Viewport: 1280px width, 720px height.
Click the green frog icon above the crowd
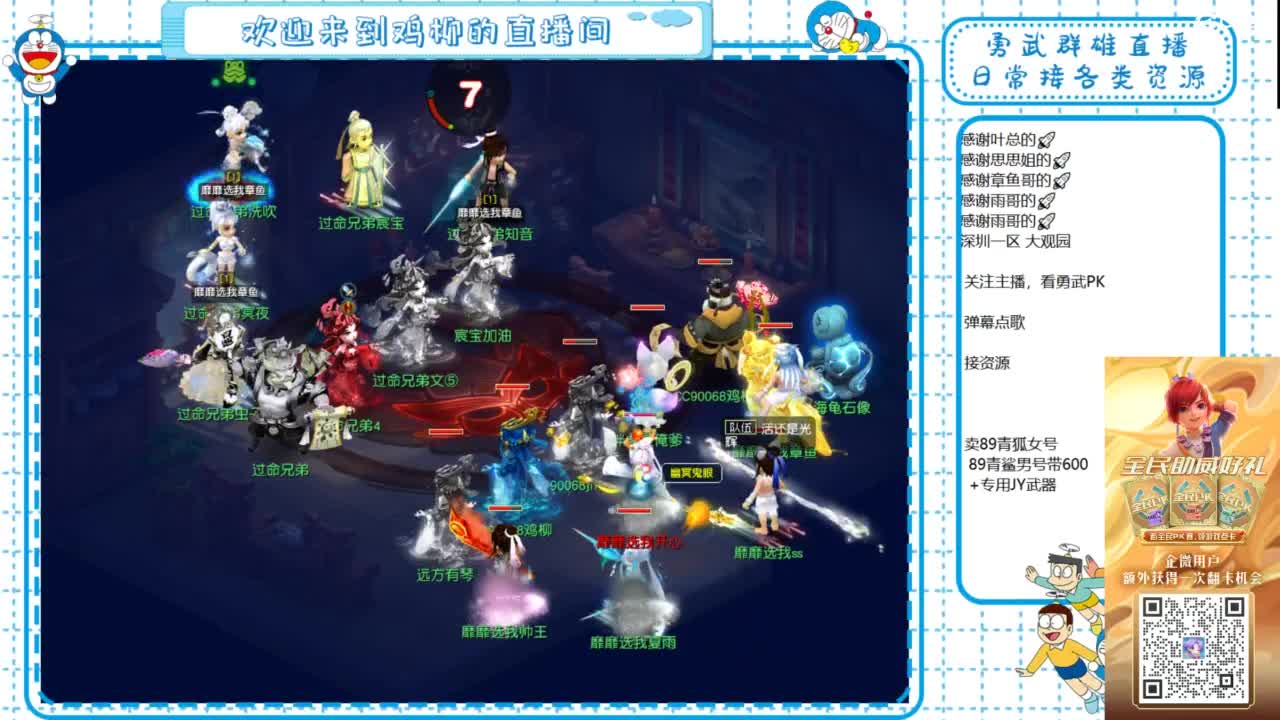(233, 72)
